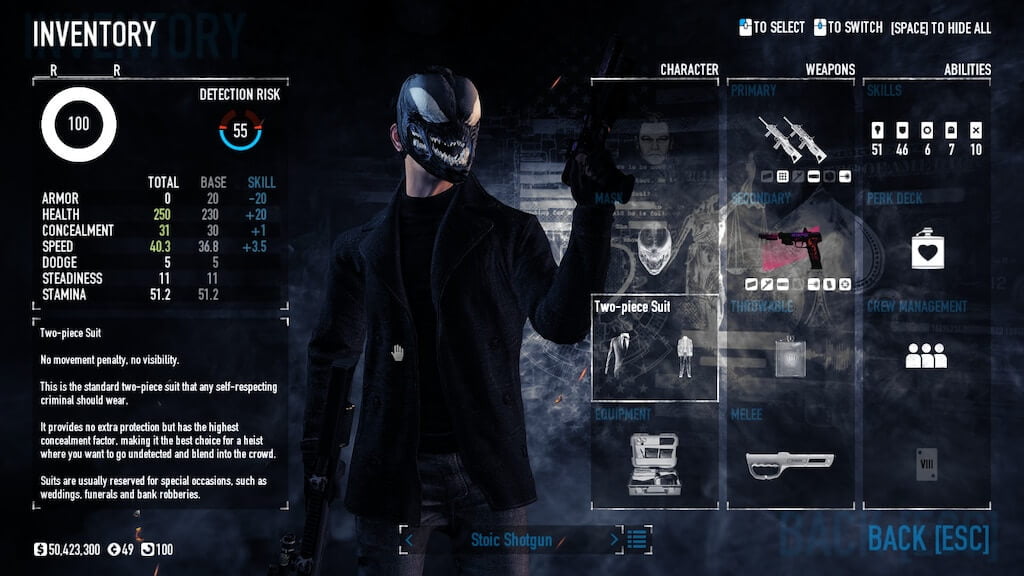Open the profile list icon
The image size is (1024, 576).
tap(638, 540)
